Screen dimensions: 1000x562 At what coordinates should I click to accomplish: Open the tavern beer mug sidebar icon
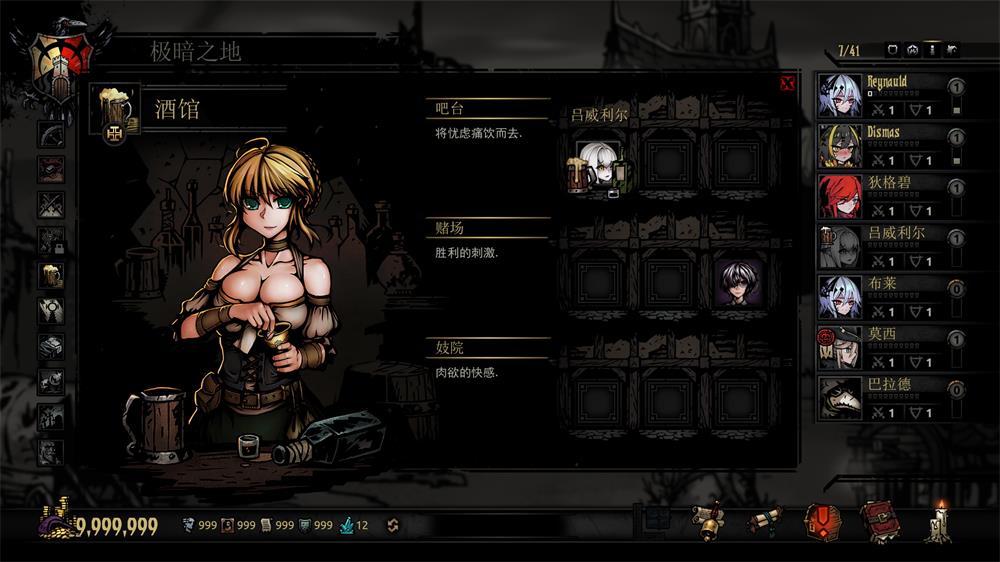tap(51, 275)
